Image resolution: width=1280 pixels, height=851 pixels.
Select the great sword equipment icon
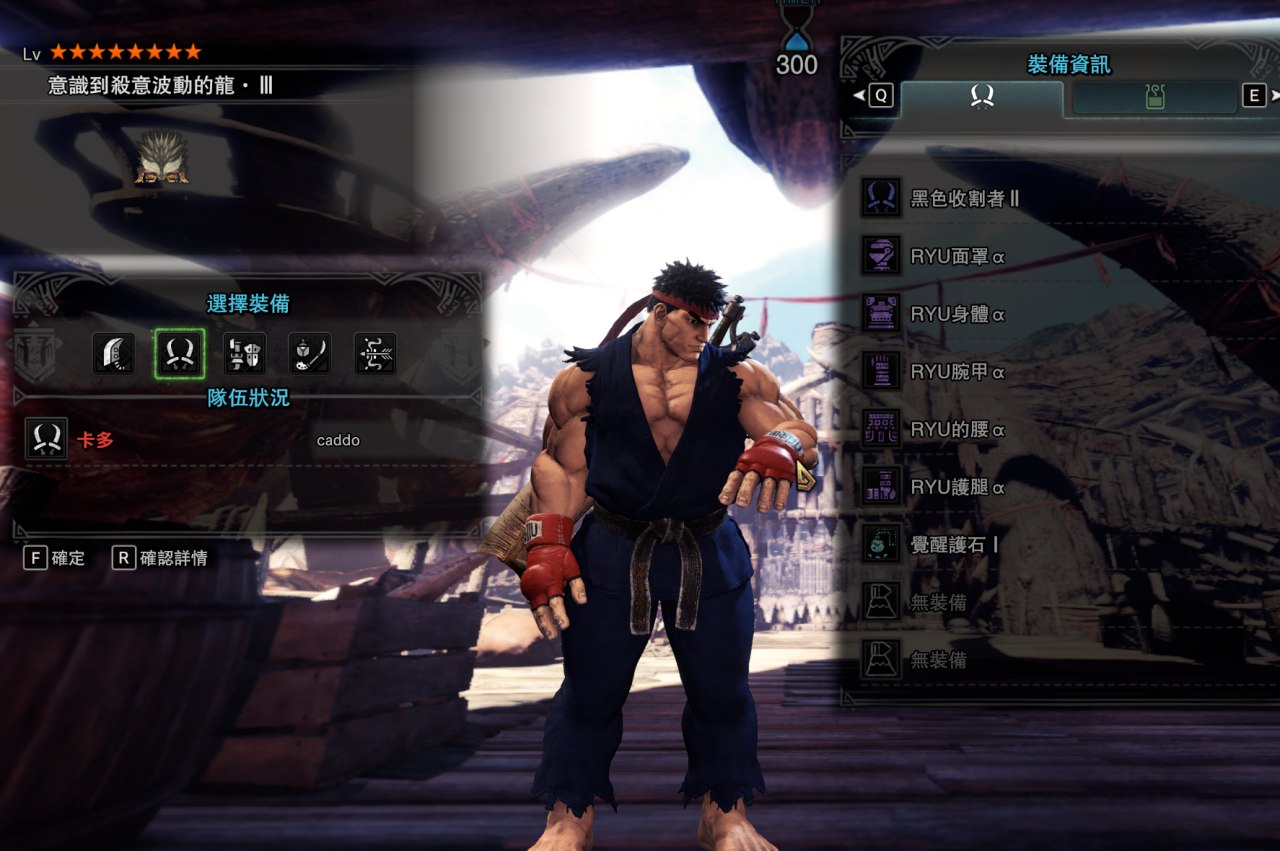tap(114, 354)
